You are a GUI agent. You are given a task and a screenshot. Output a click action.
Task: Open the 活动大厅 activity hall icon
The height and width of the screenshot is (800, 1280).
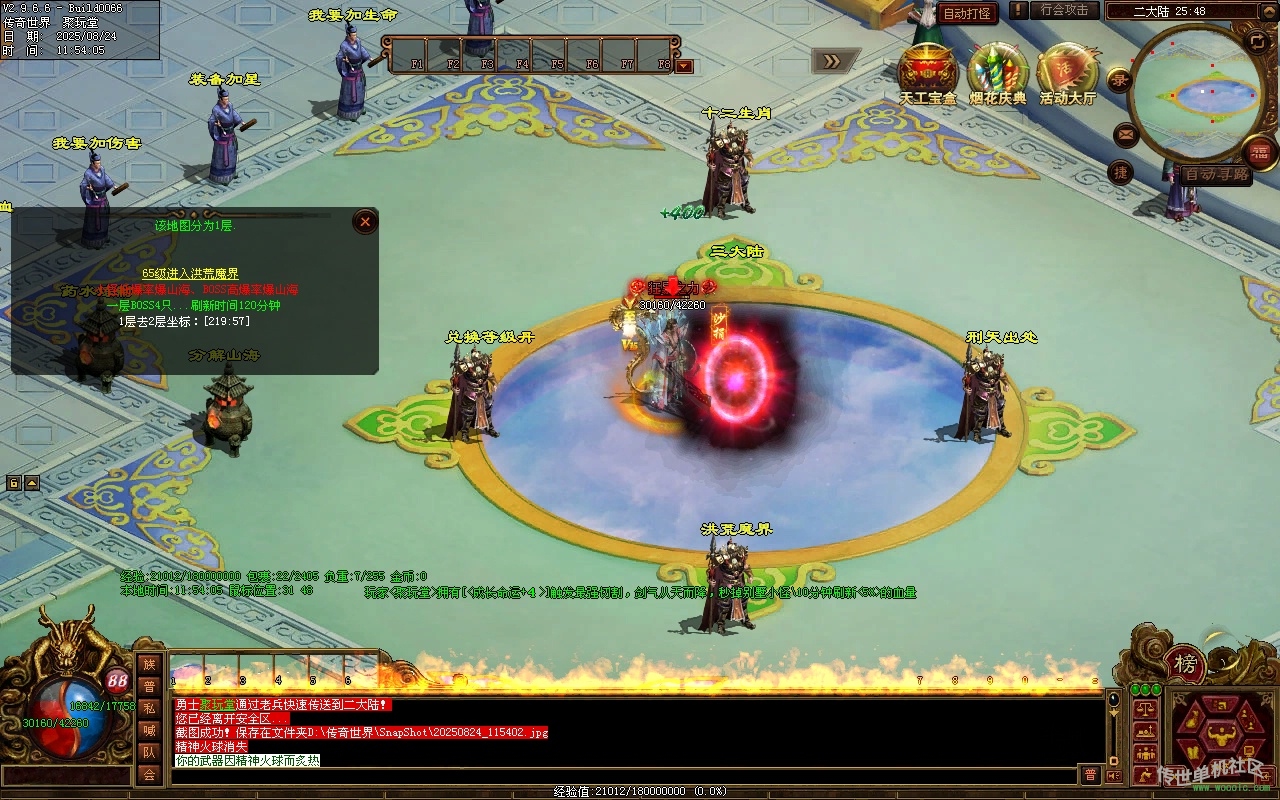[1067, 73]
